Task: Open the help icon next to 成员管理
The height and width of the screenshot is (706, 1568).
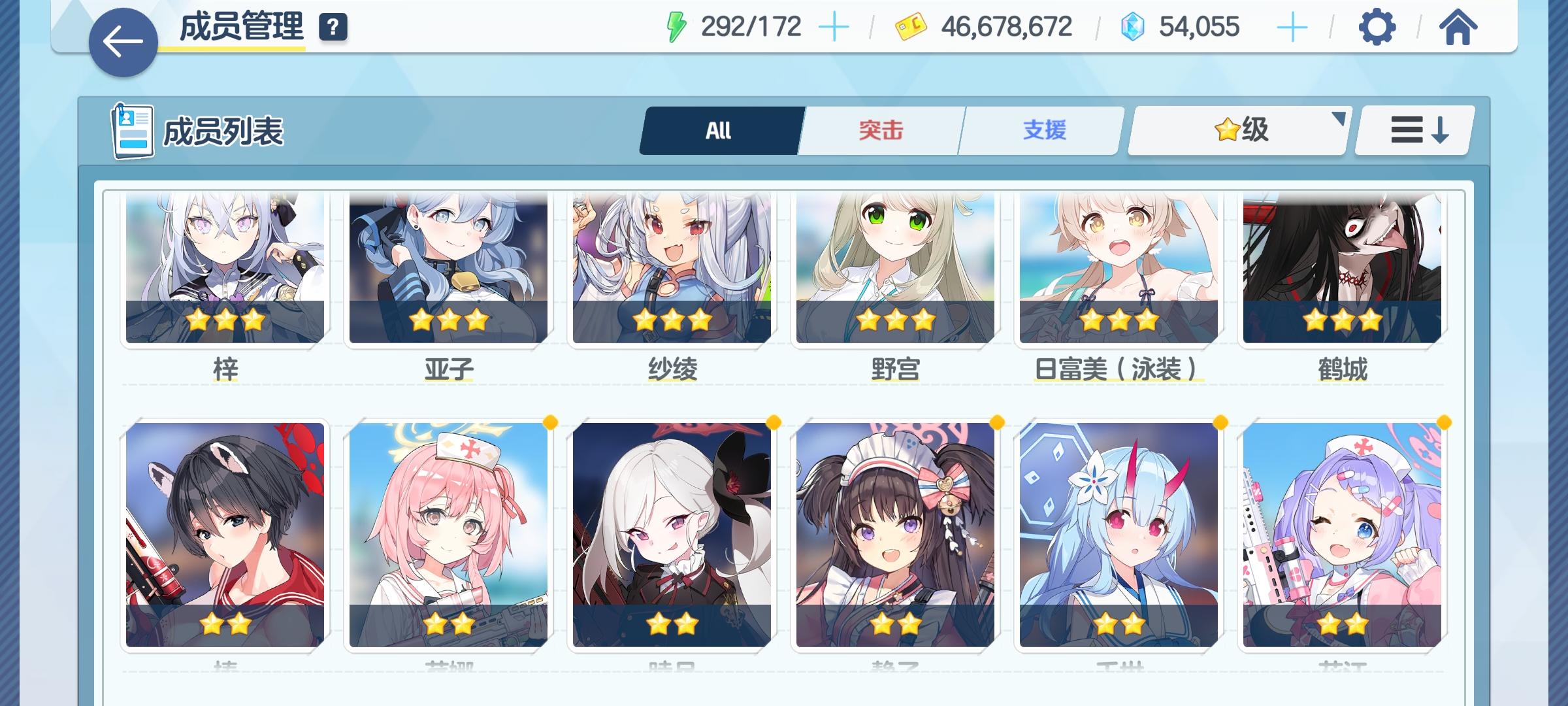Action: (x=333, y=27)
